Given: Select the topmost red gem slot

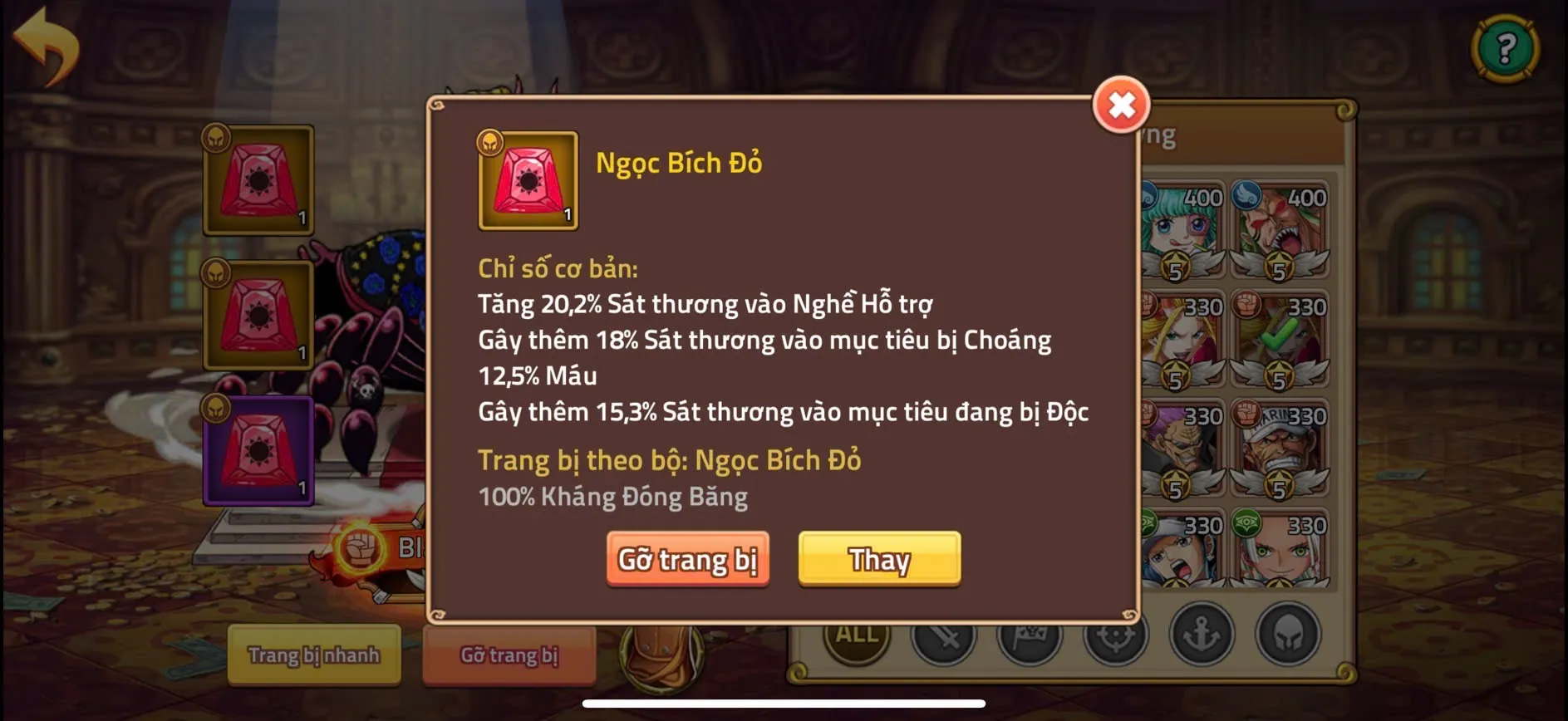Looking at the screenshot, I should click(258, 179).
